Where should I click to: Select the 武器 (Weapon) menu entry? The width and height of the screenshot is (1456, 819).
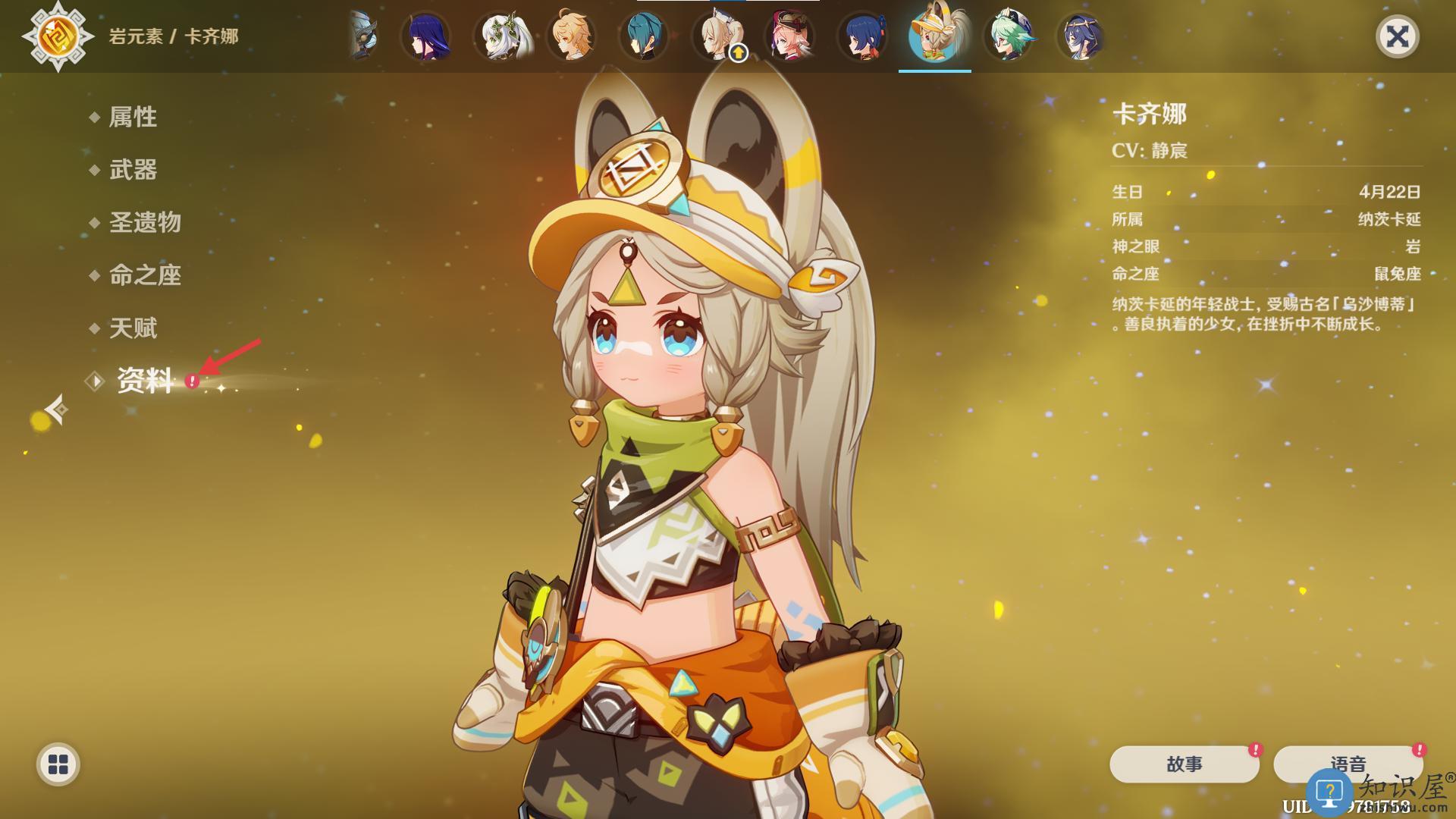[133, 170]
